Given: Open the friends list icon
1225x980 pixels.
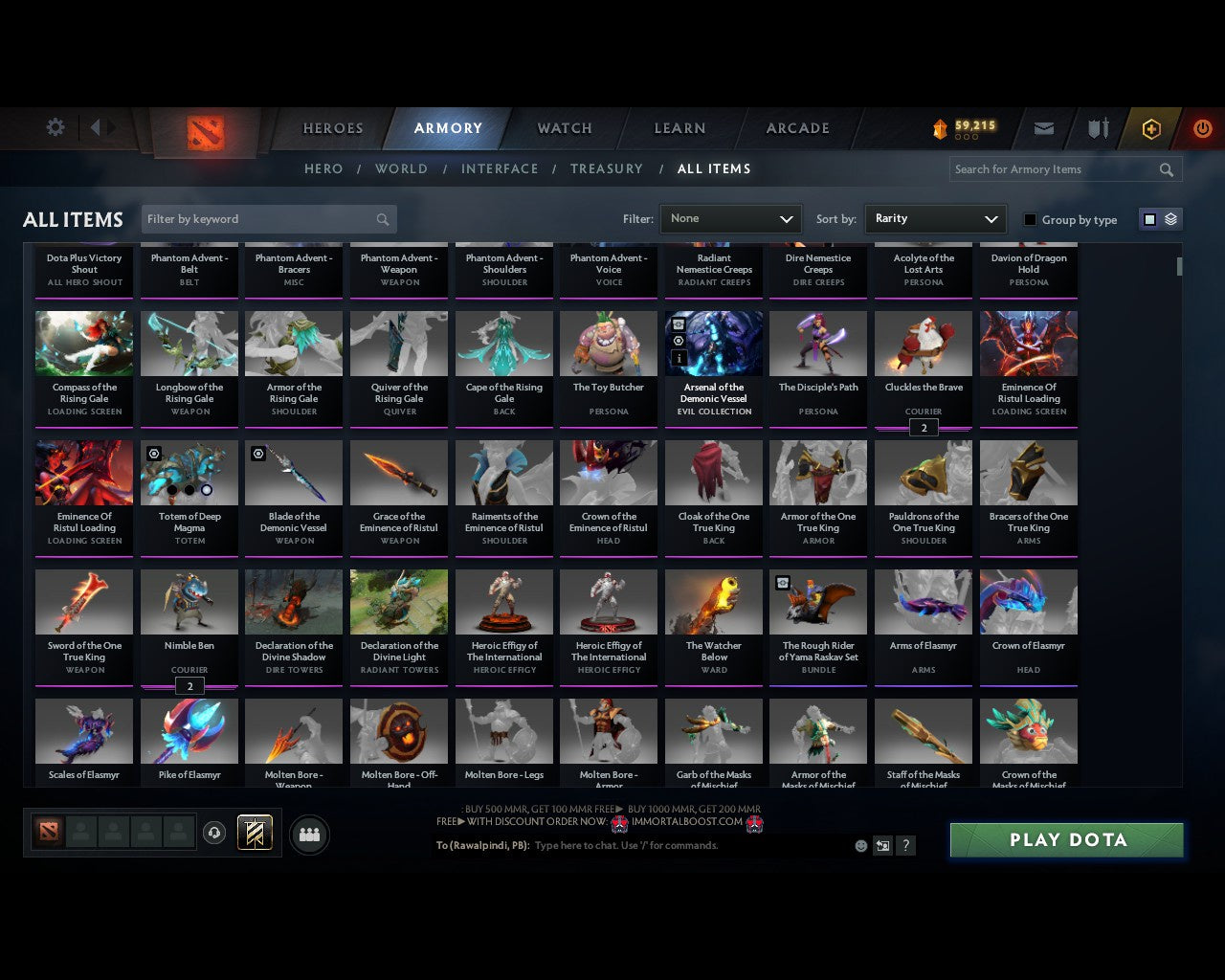Looking at the screenshot, I should pyautogui.click(x=309, y=835).
